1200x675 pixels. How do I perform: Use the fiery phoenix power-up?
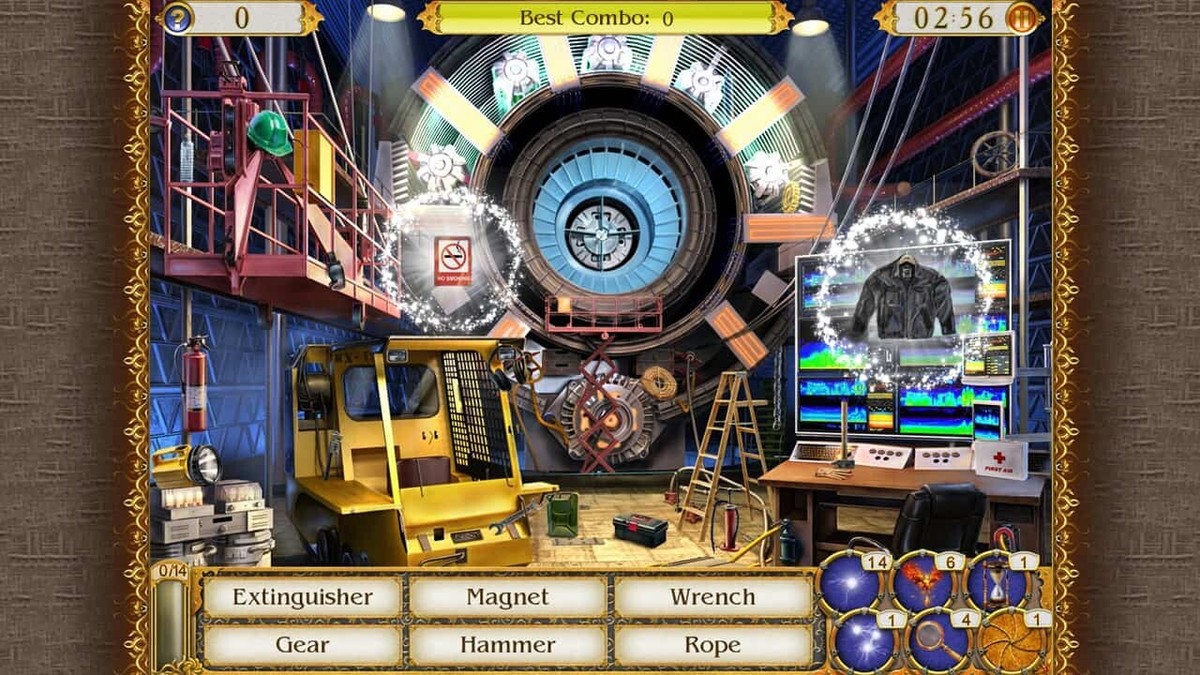[923, 582]
